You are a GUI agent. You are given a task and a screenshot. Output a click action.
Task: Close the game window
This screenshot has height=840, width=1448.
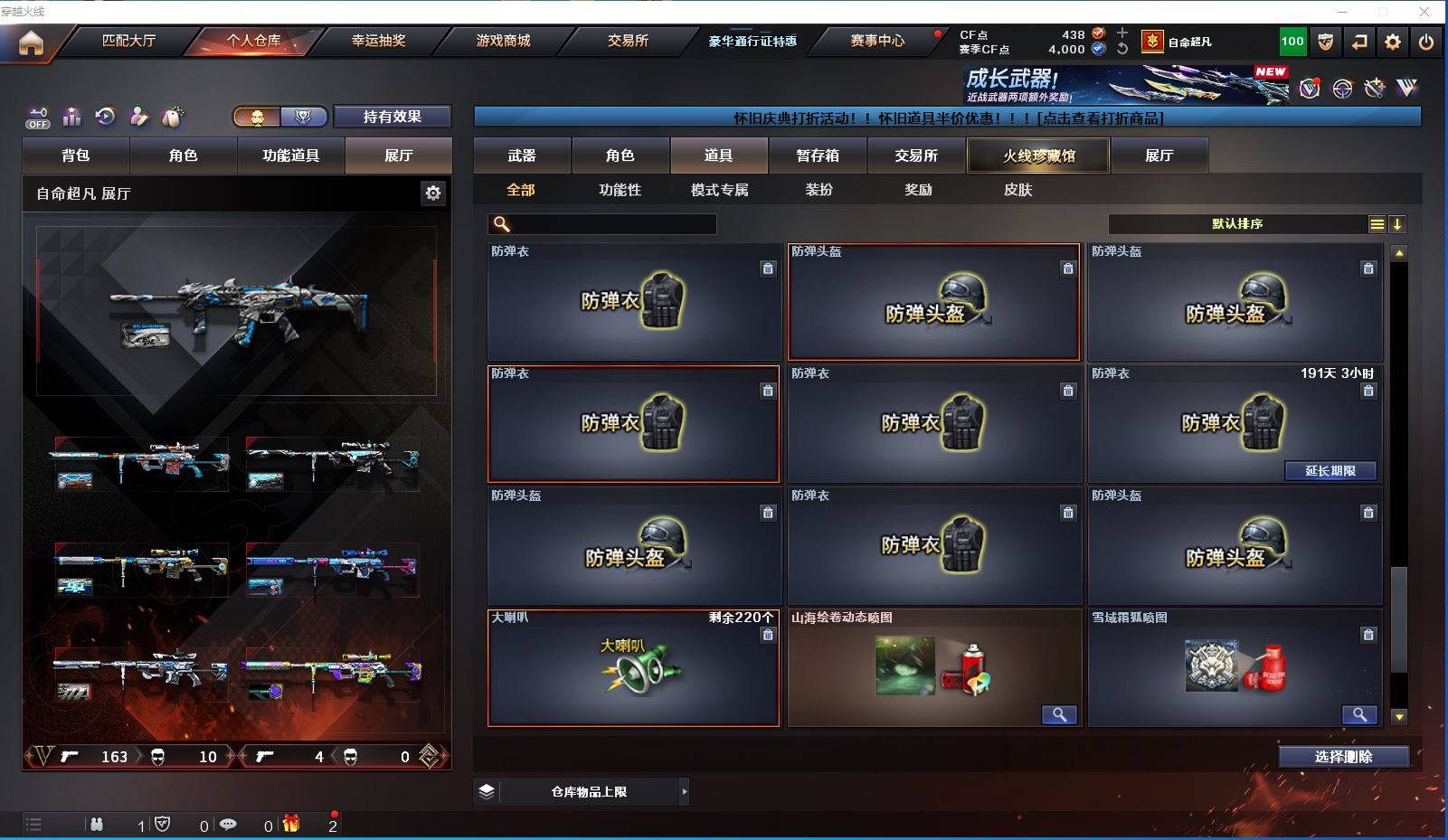point(1424,12)
